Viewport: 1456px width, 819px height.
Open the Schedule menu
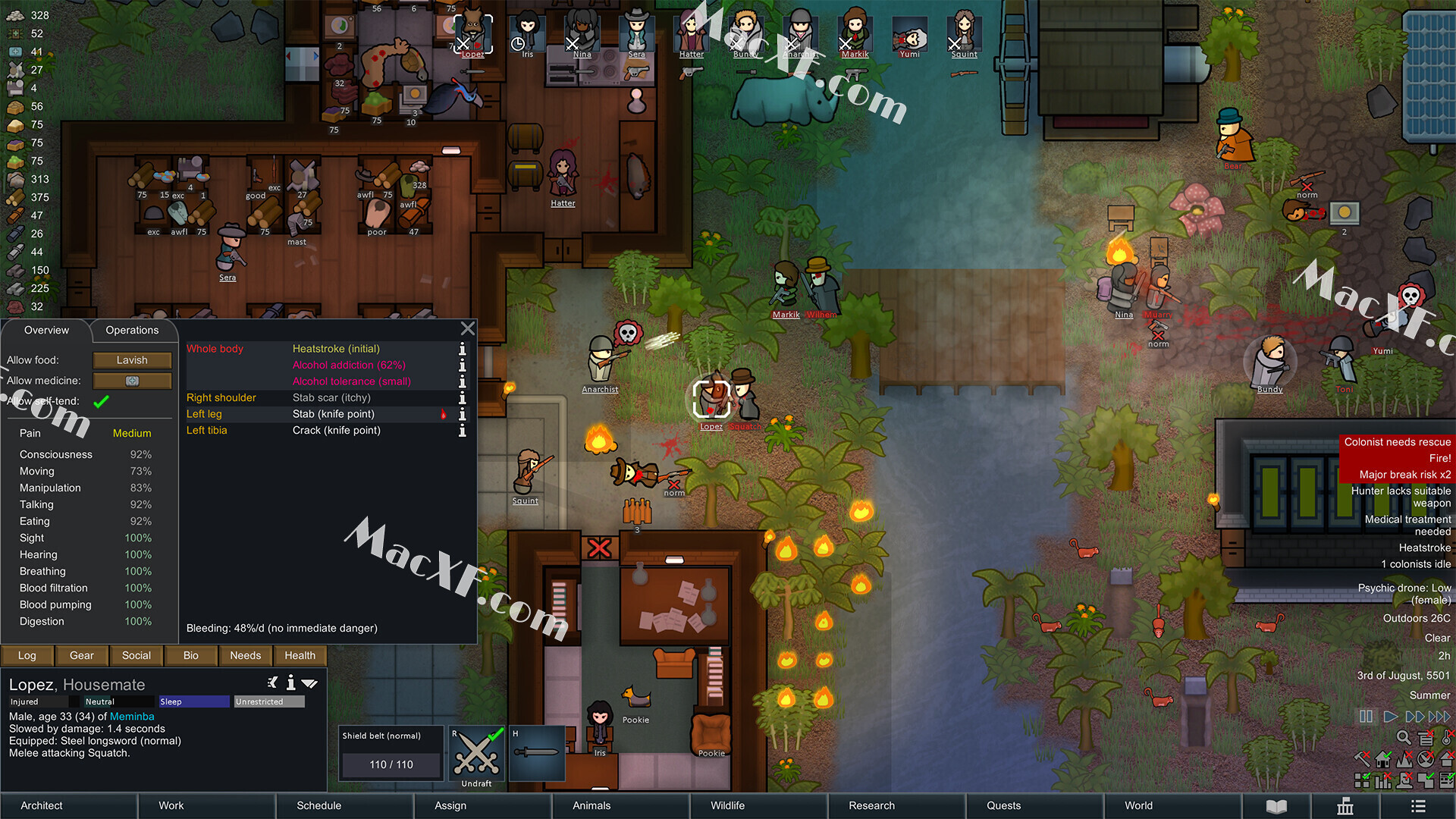click(318, 805)
